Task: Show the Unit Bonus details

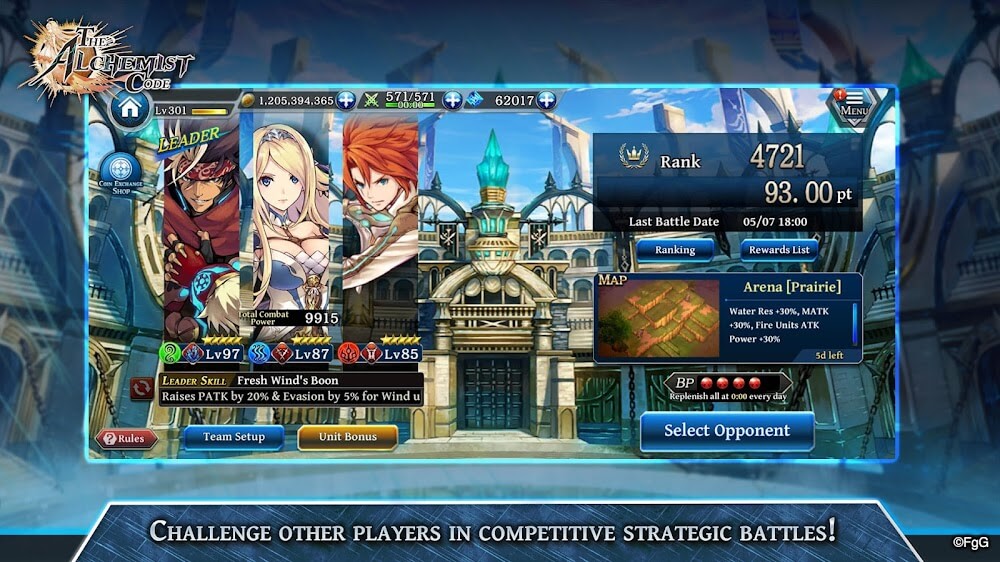Action: coord(347,437)
